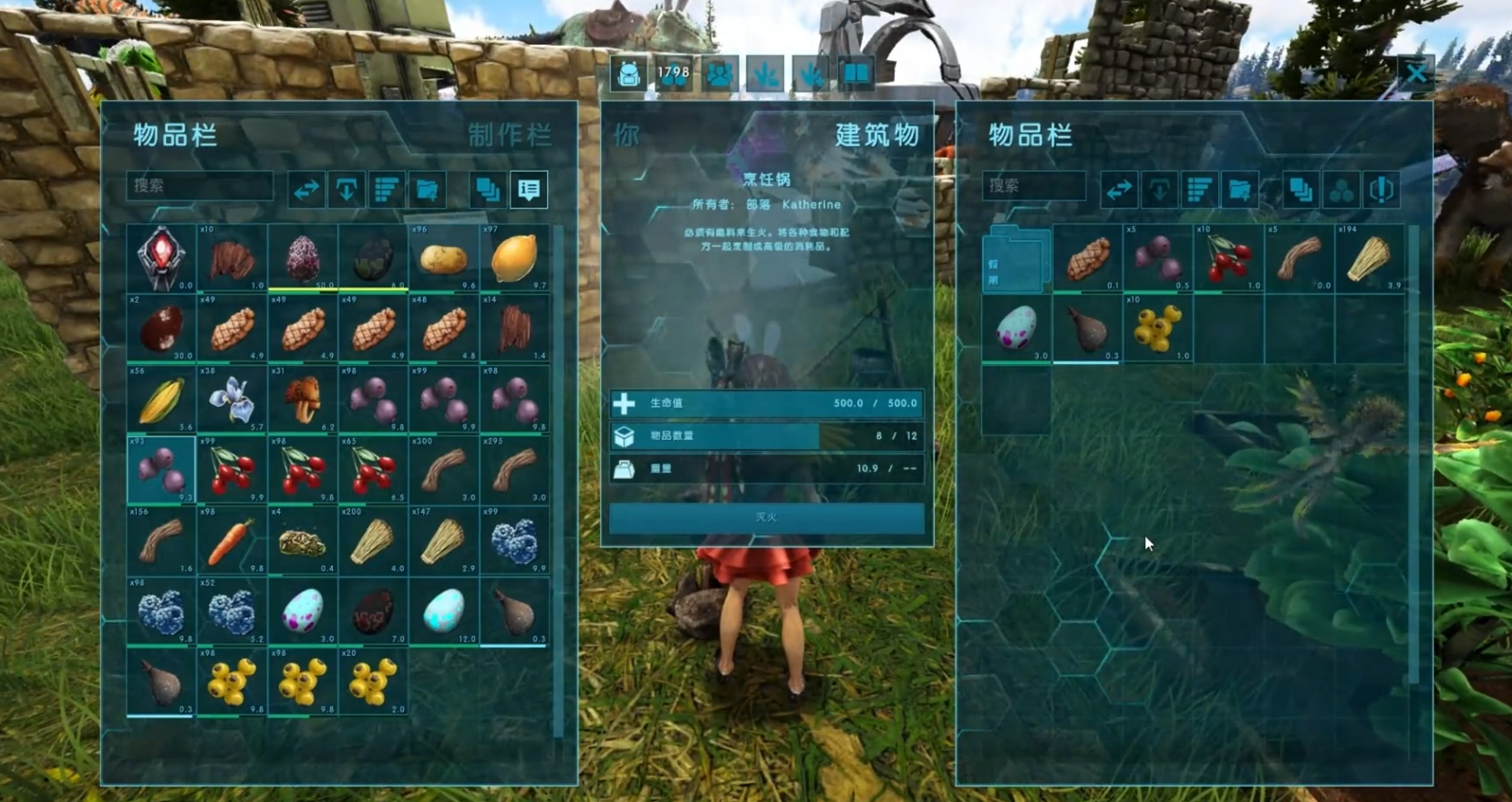Click the transfer-all arrows in left inventory

coord(306,190)
